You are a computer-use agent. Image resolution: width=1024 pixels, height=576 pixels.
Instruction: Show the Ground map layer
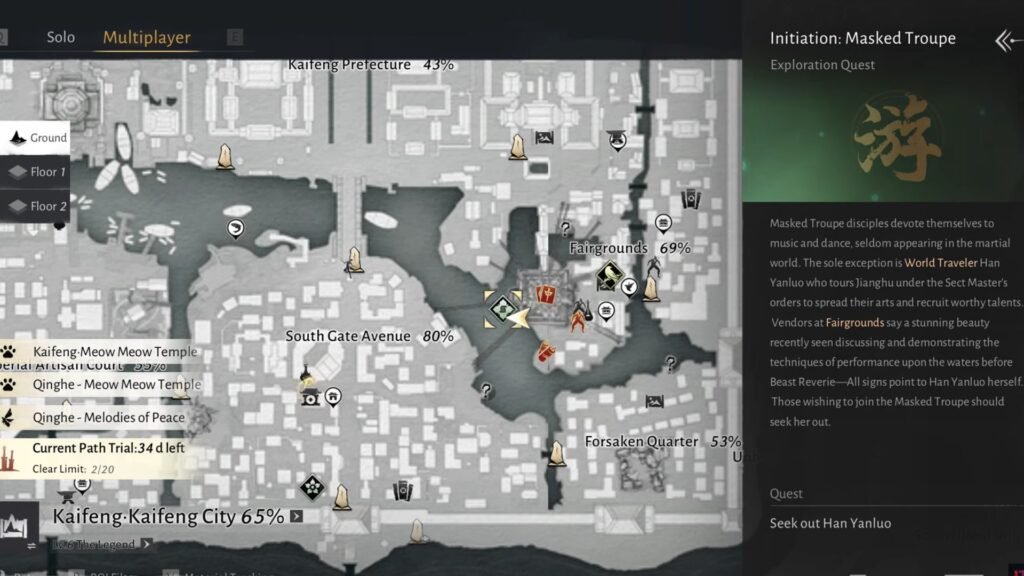tap(37, 138)
